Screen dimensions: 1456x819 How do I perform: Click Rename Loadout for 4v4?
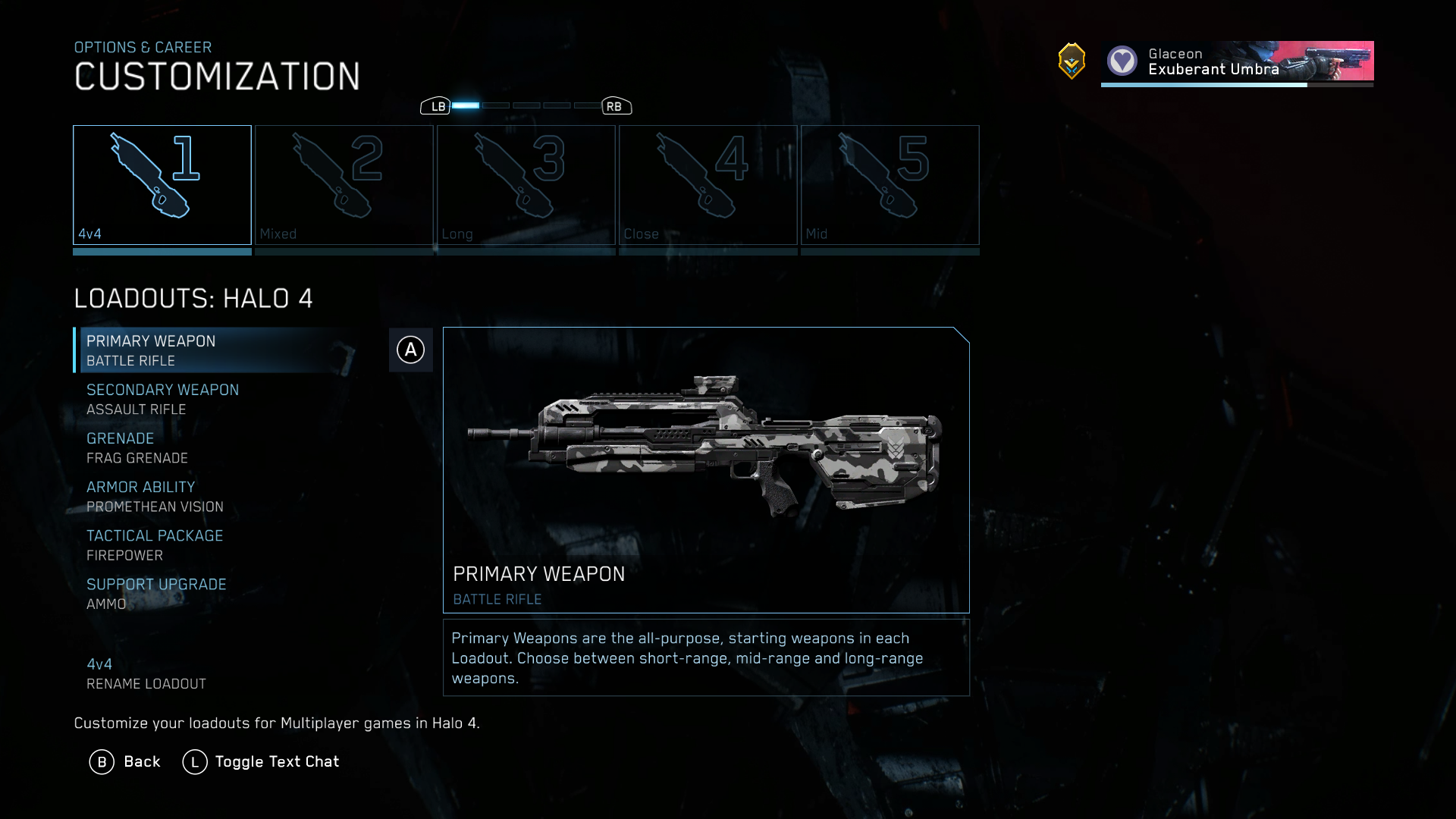[146, 673]
